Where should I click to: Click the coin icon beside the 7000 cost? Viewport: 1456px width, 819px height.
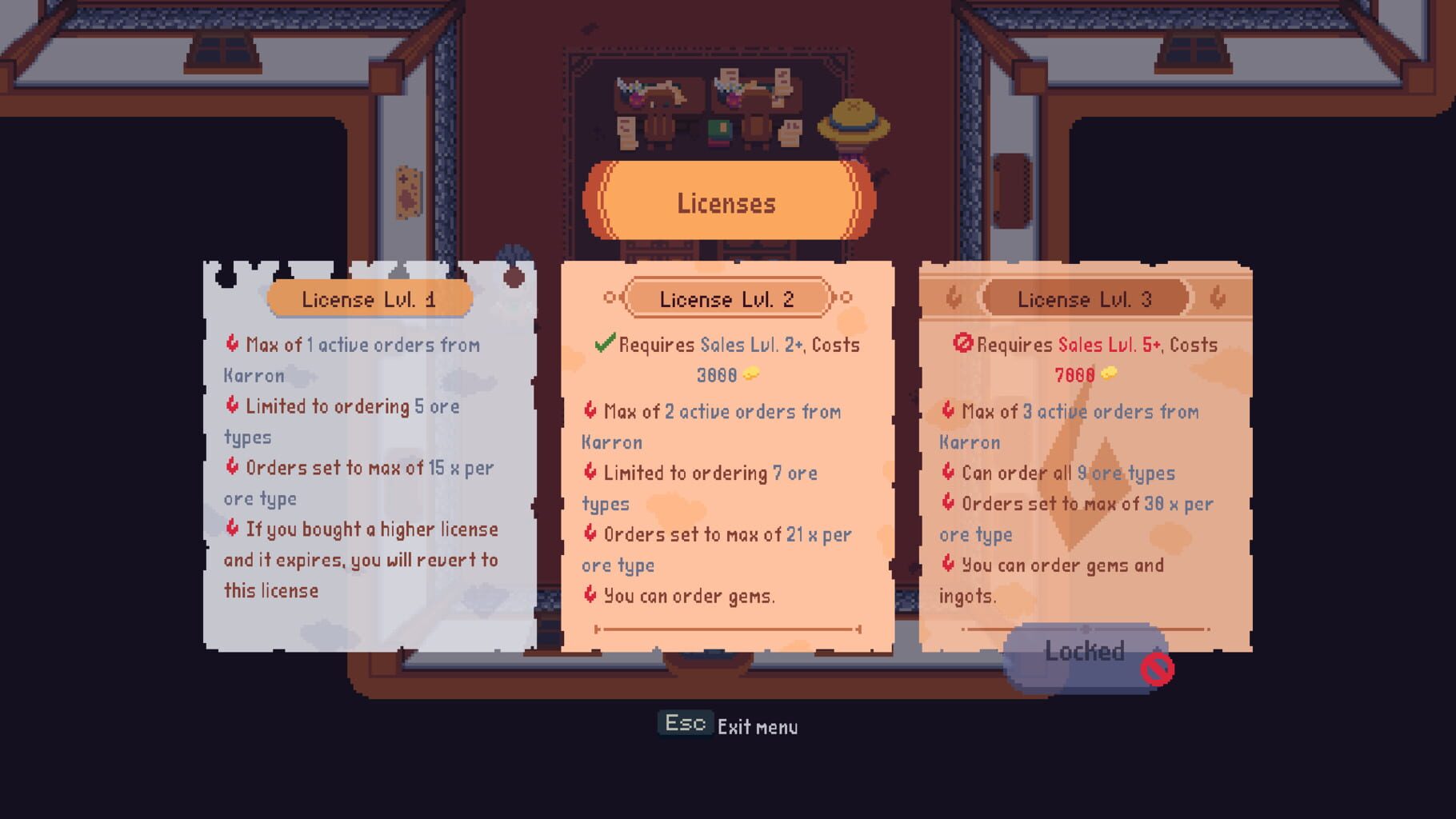pyautogui.click(x=1110, y=374)
